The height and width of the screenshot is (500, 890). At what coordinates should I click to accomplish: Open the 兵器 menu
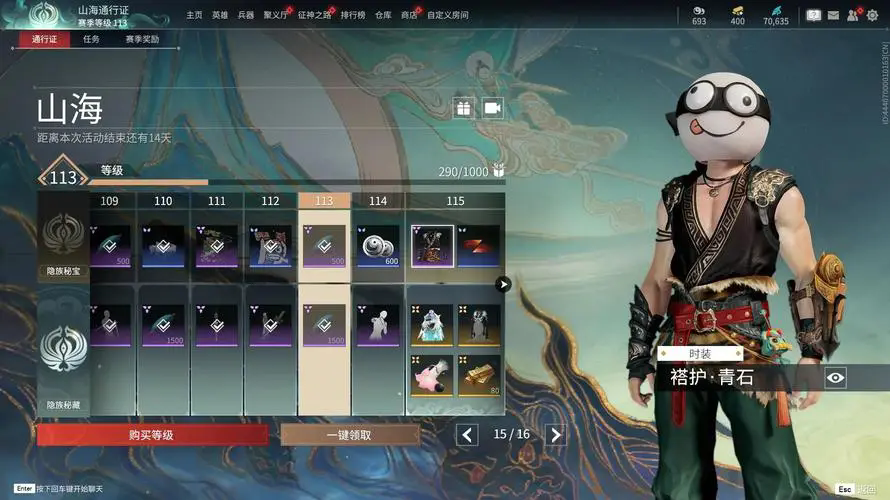click(x=246, y=15)
